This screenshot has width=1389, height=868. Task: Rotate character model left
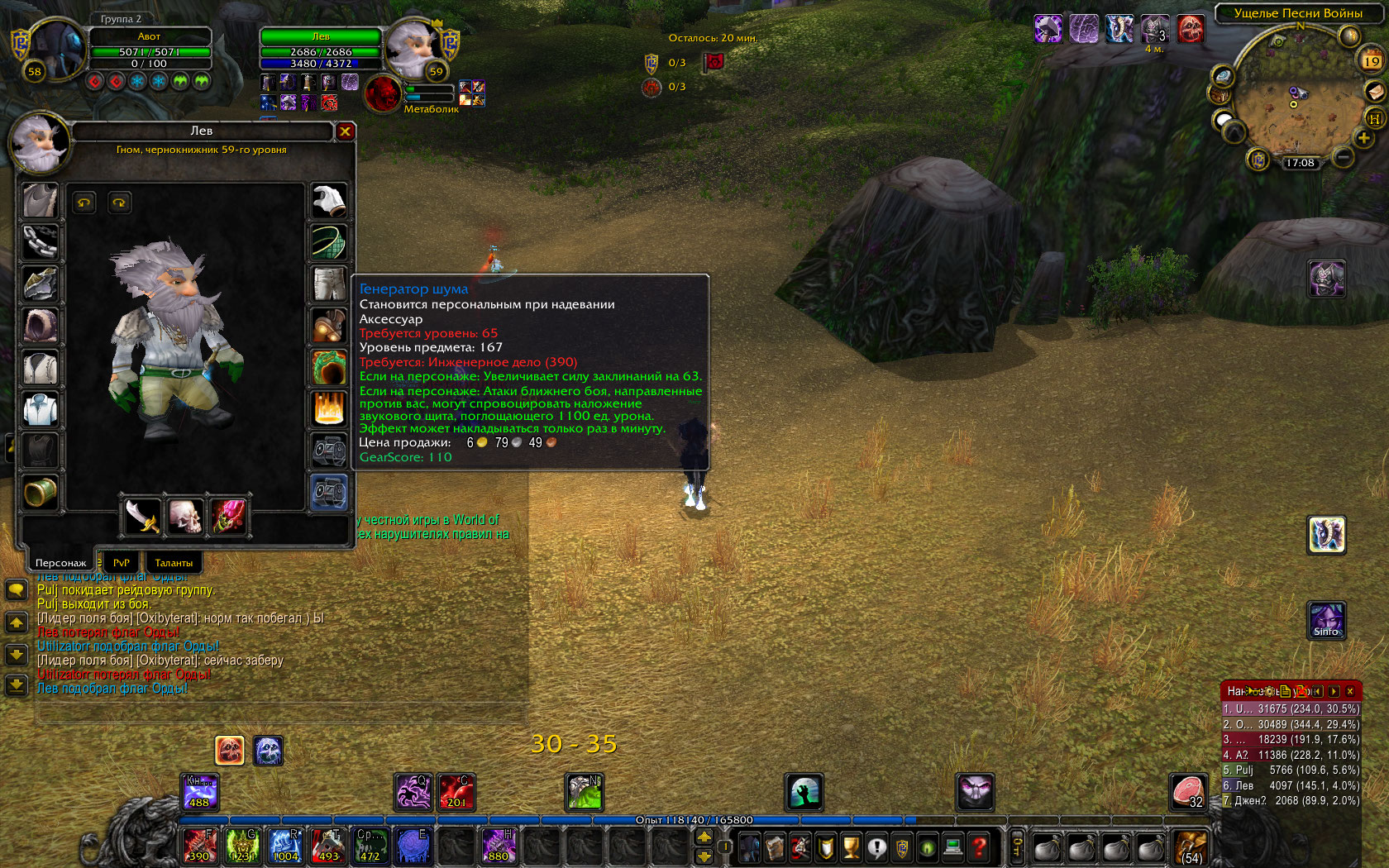(x=84, y=203)
